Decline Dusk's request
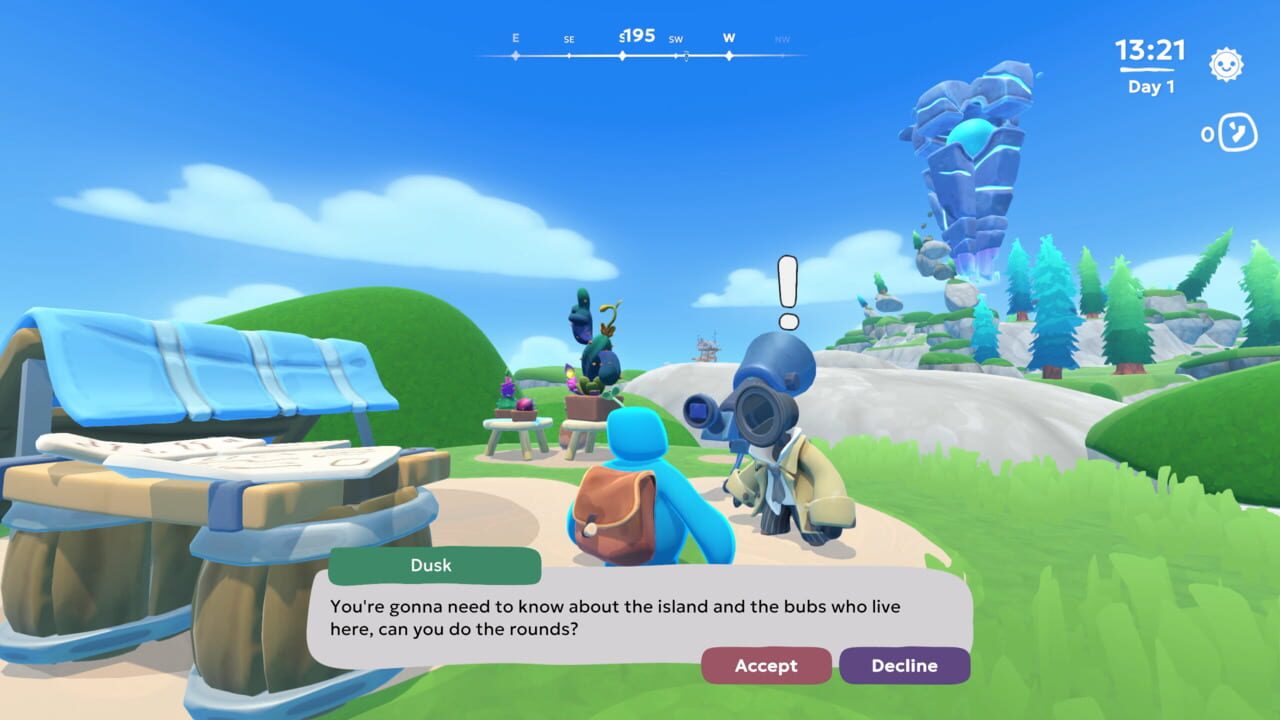The image size is (1280, 720). pos(904,665)
